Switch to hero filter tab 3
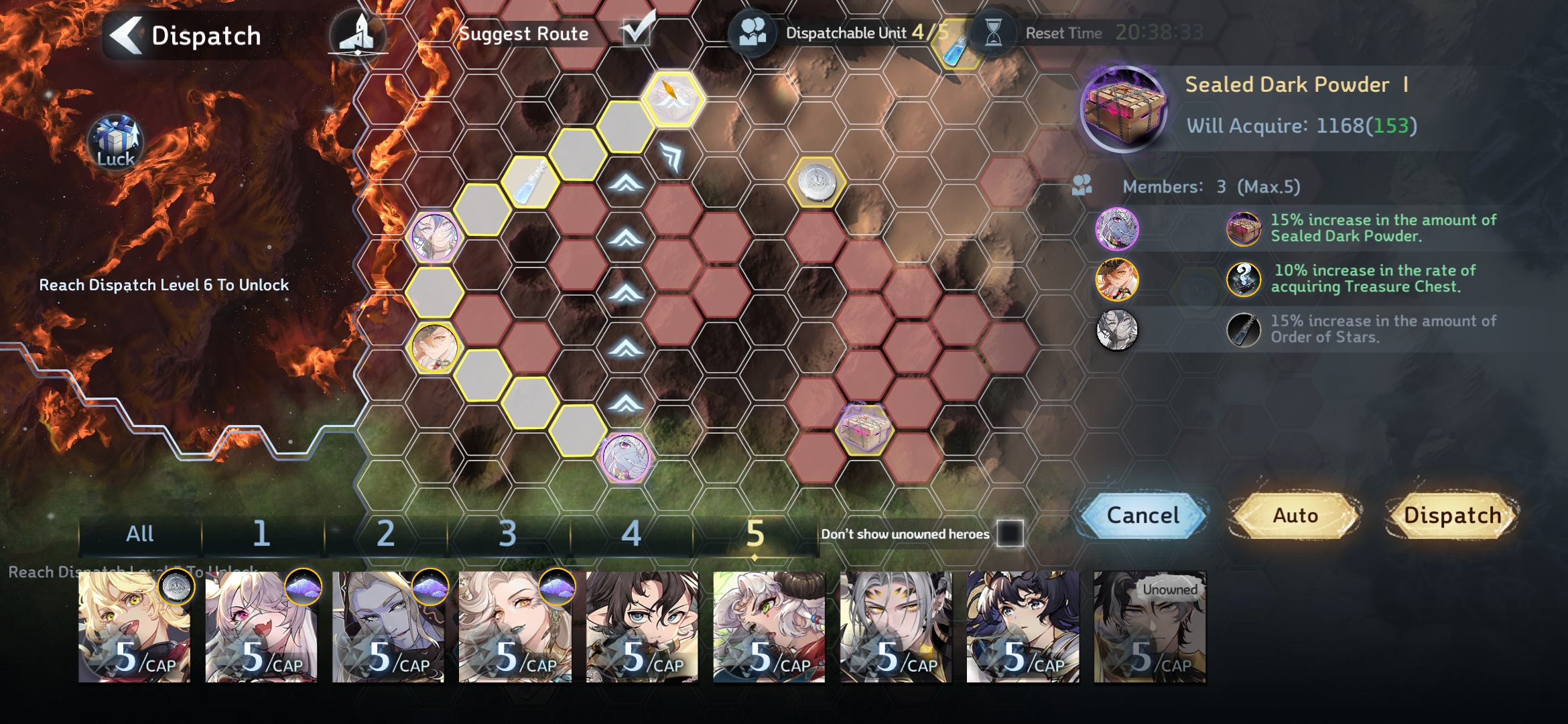Image resolution: width=1568 pixels, height=724 pixels. (508, 534)
